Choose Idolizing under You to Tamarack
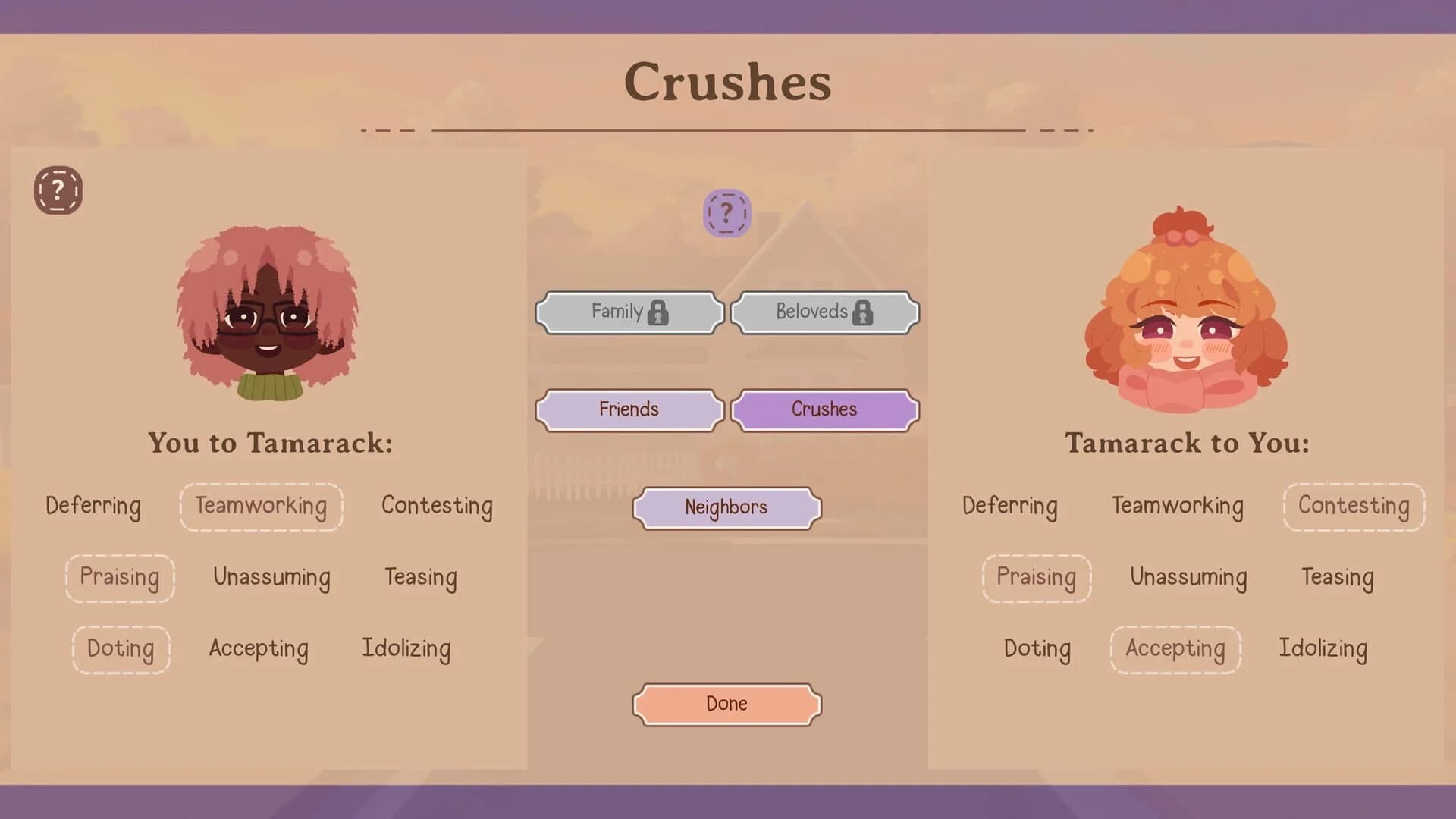Screen dimensions: 1456x819 click(406, 649)
